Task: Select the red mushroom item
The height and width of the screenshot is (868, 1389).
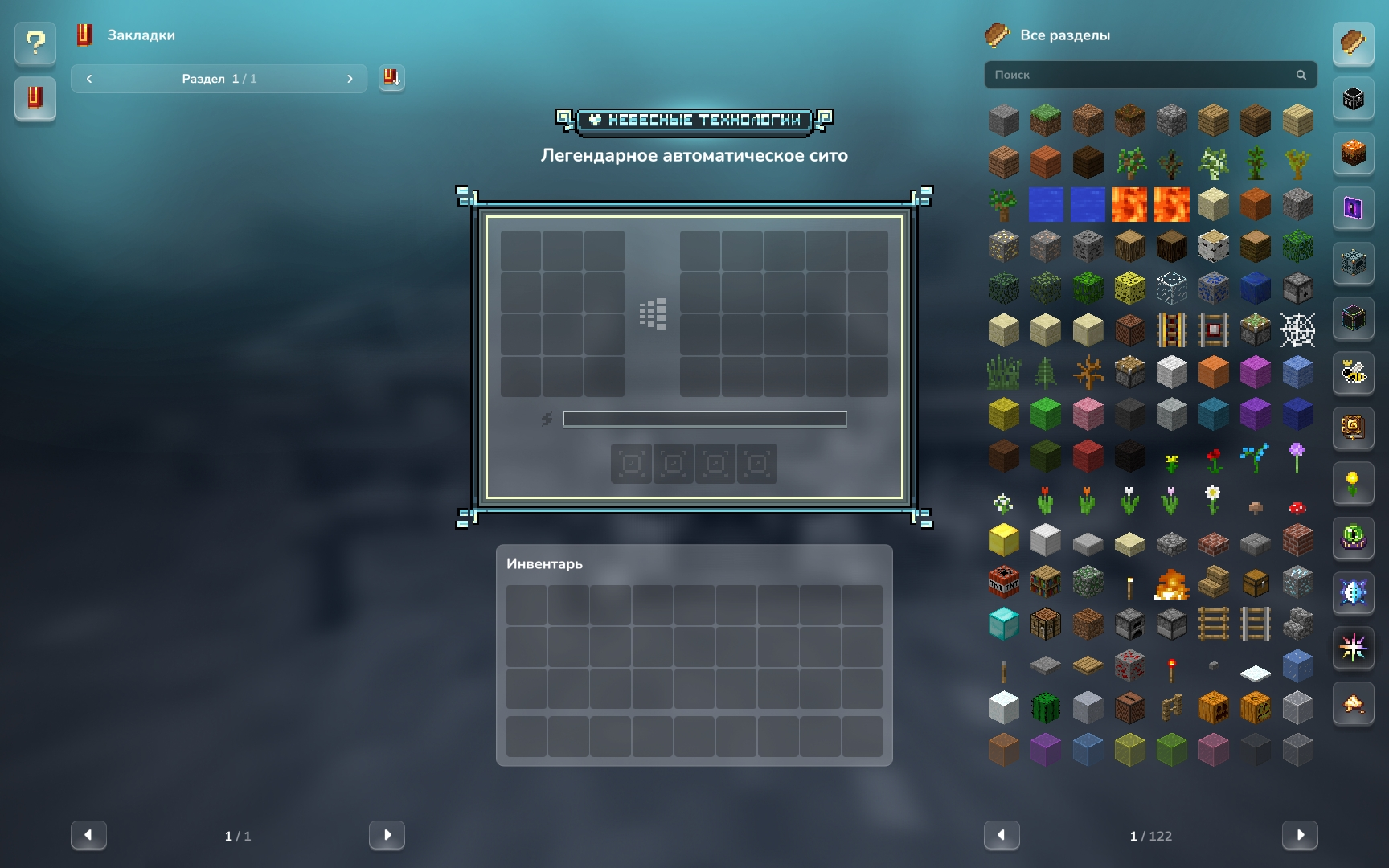Action: click(1297, 506)
